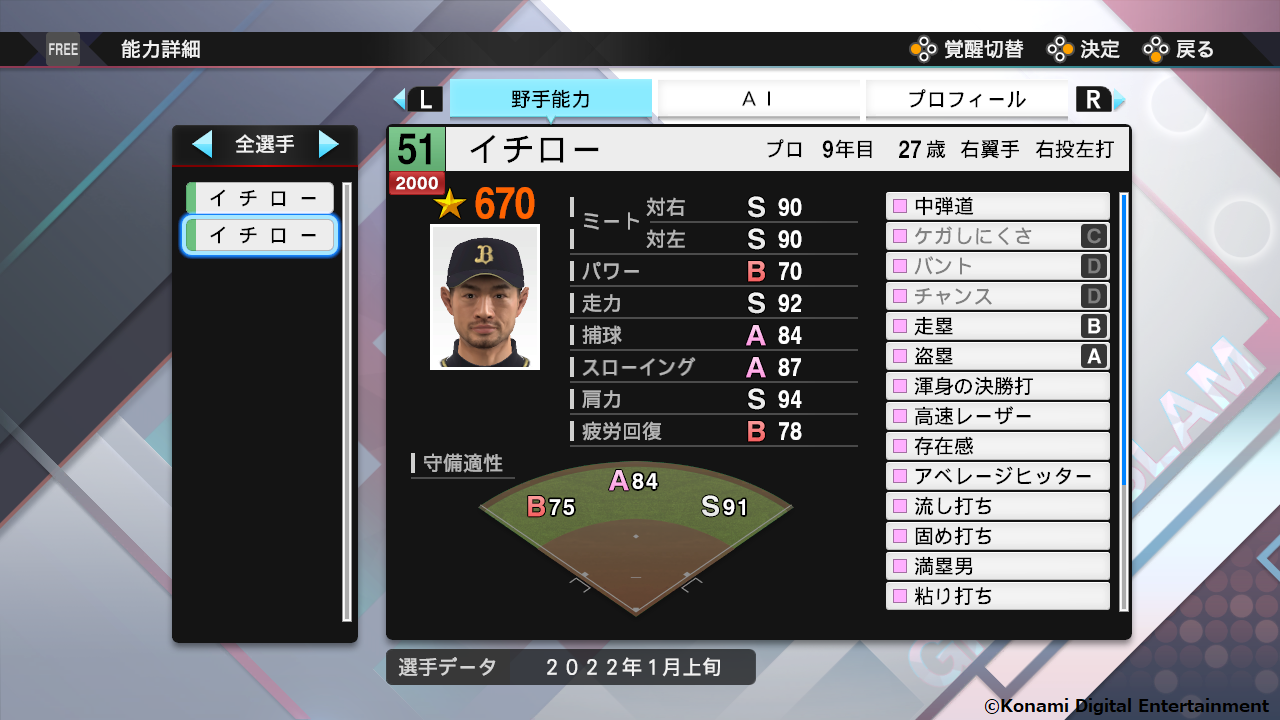
Task: Select the 渾身の決勝打 ability
Action: click(x=997, y=386)
